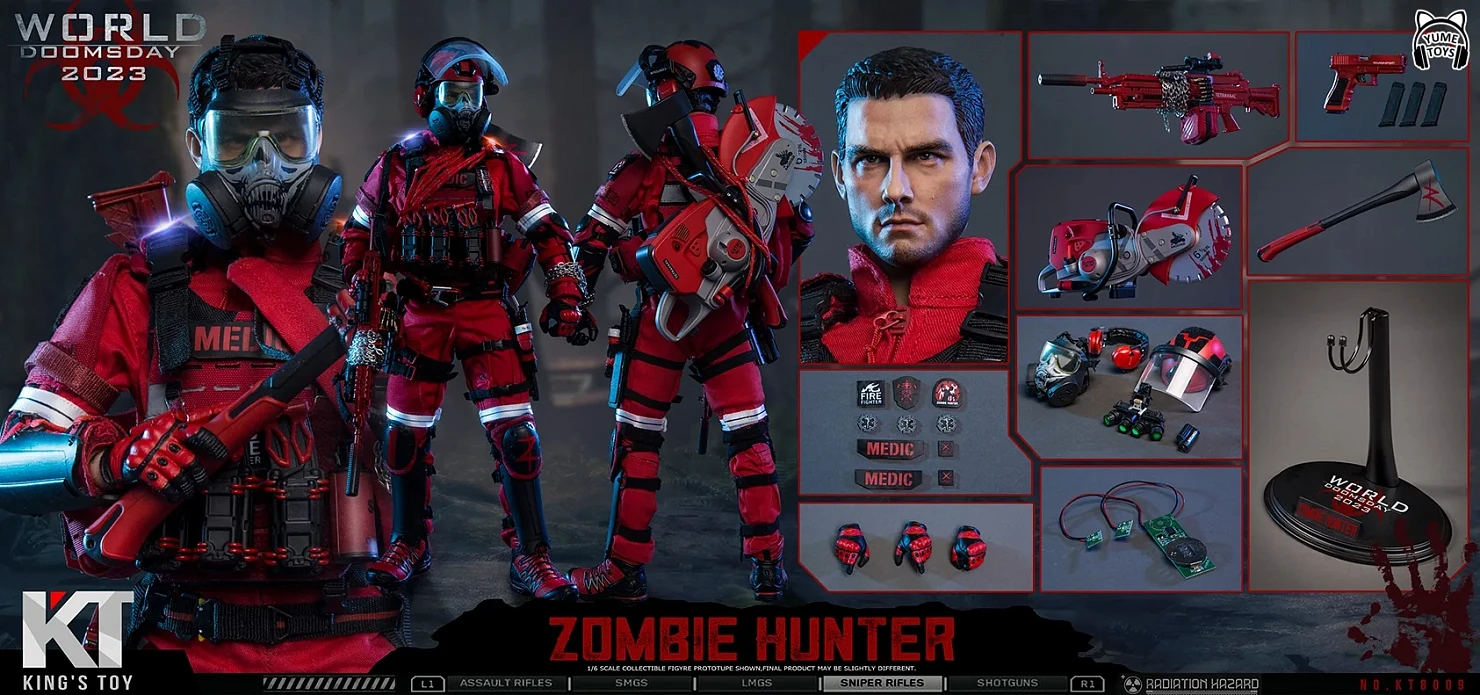Screen dimensions: 1480x695
Task: Open the LMGs tab
Action: coord(756,684)
